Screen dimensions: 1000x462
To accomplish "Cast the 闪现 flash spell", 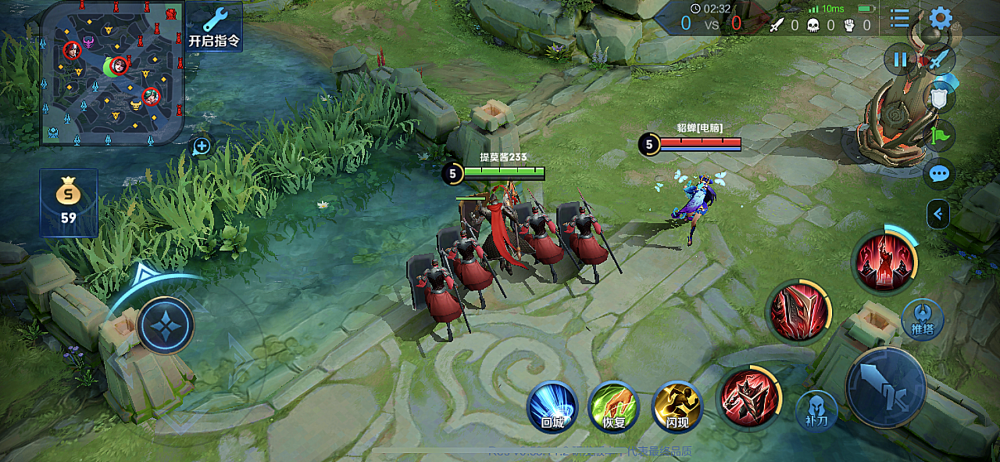I will [x=676, y=405].
